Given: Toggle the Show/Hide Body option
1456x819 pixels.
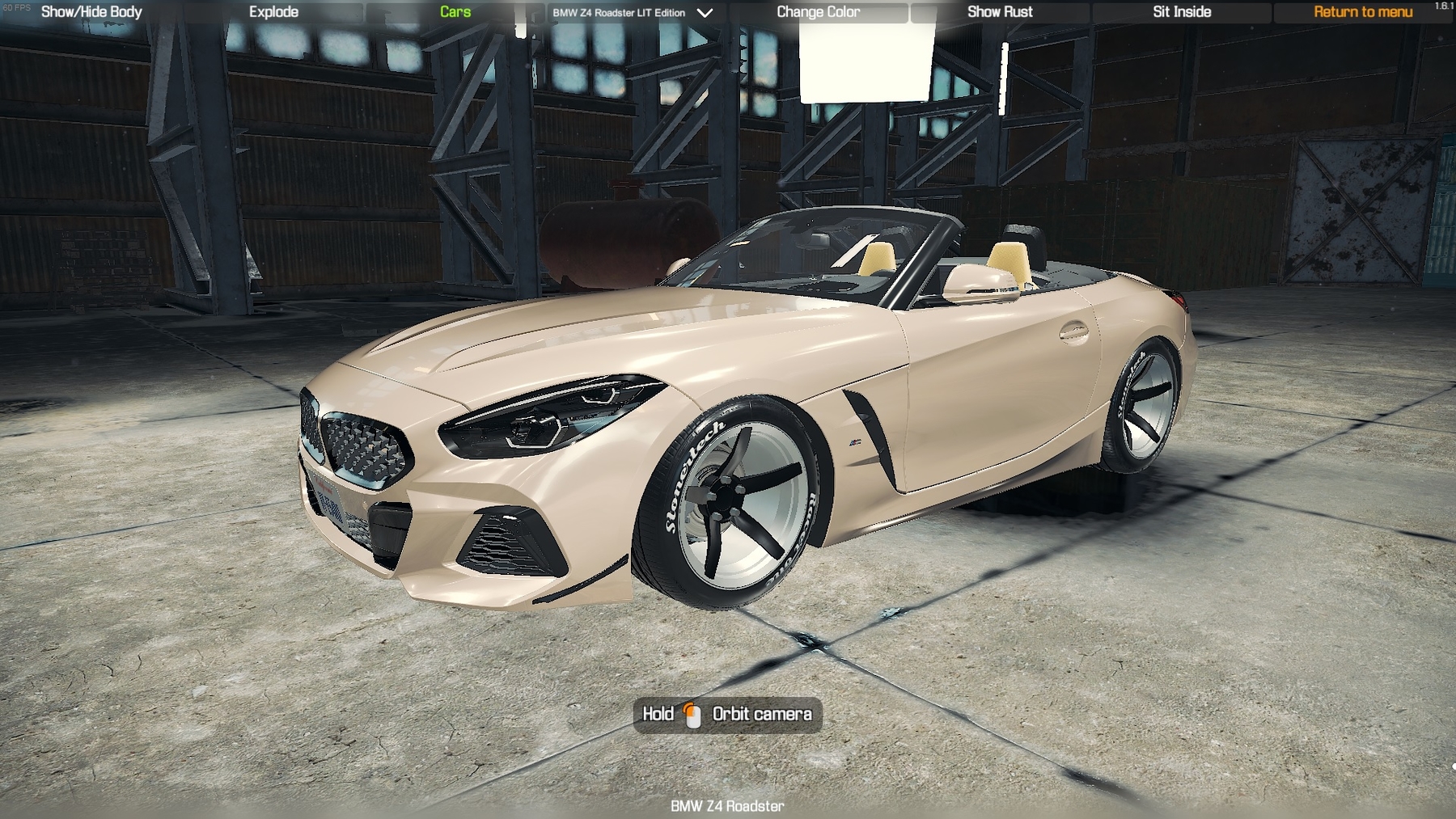Looking at the screenshot, I should pyautogui.click(x=91, y=12).
